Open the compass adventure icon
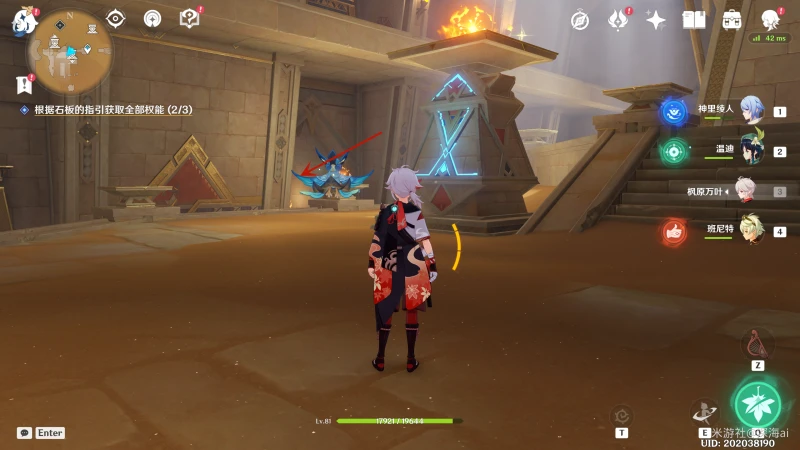The image size is (800, 450). tap(580, 20)
